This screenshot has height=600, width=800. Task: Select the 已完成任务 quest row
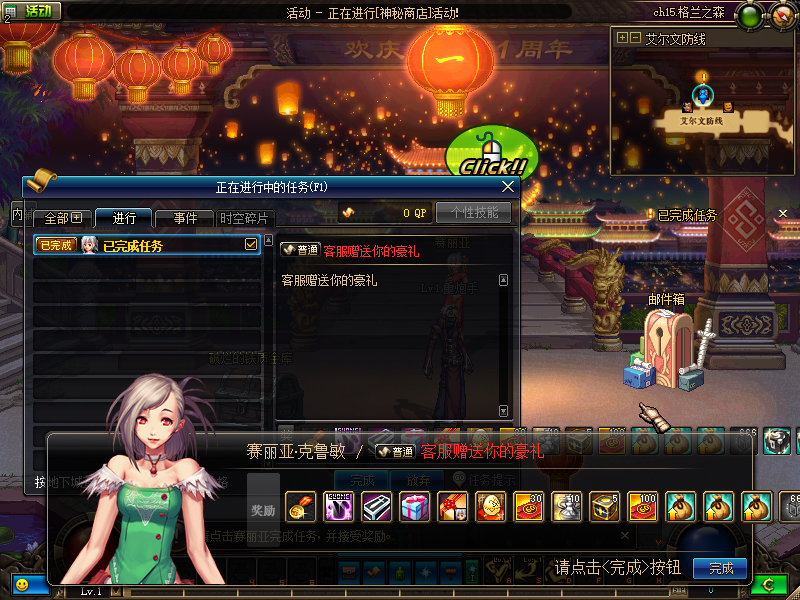tap(140, 245)
